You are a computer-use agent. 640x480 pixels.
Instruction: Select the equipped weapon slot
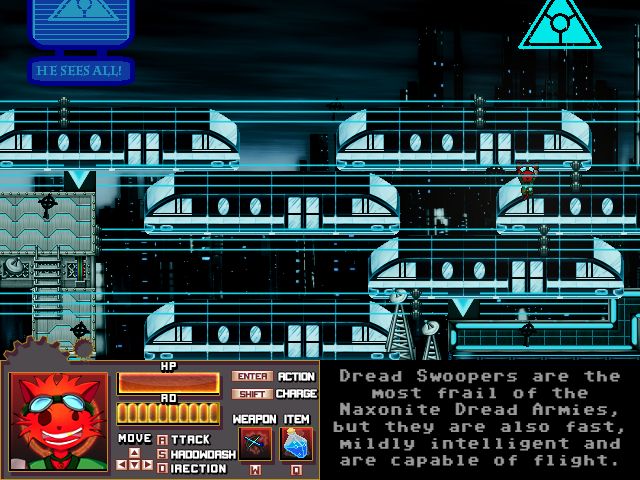[x=255, y=443]
